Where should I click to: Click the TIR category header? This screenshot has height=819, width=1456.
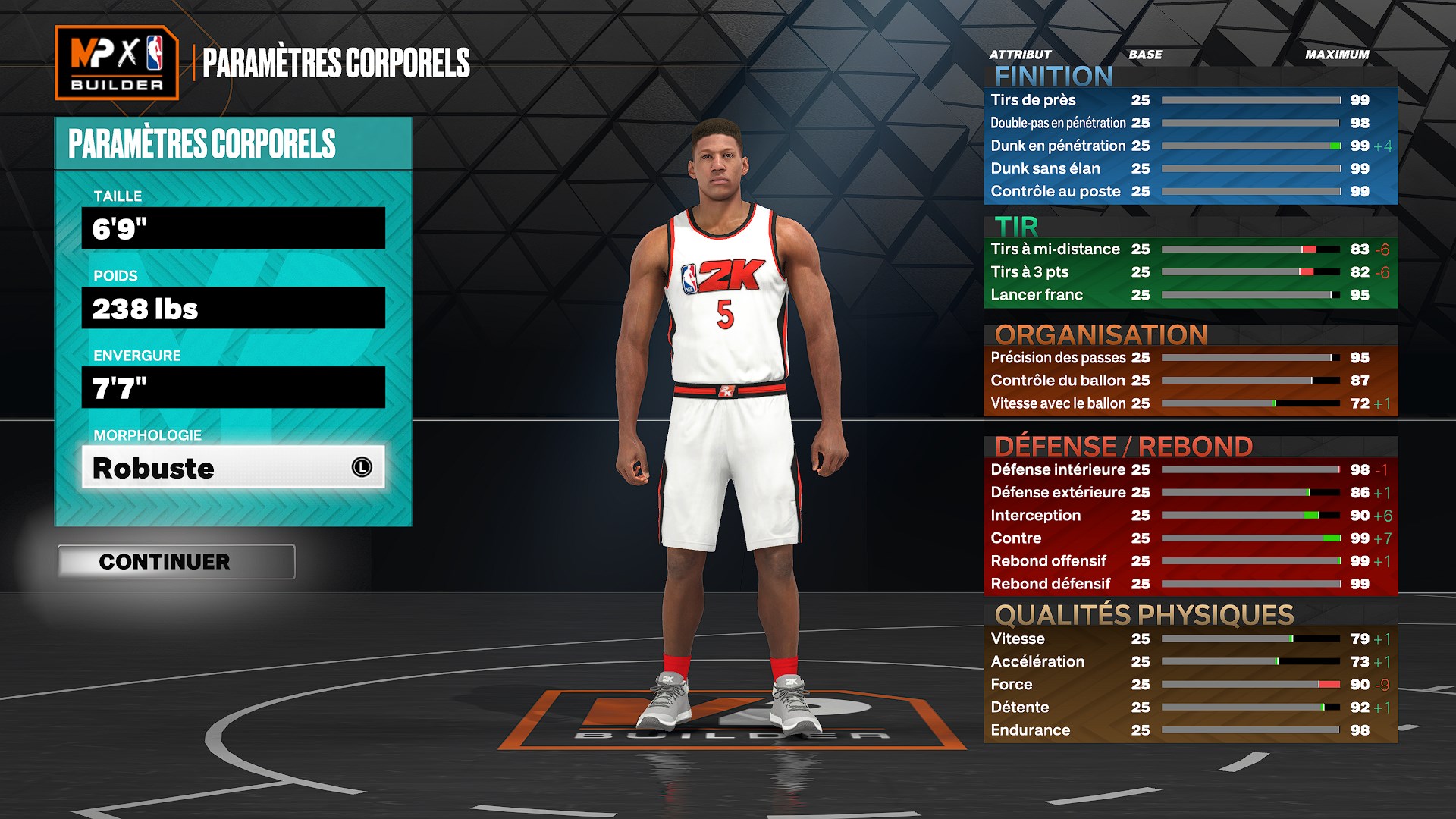click(x=1016, y=225)
